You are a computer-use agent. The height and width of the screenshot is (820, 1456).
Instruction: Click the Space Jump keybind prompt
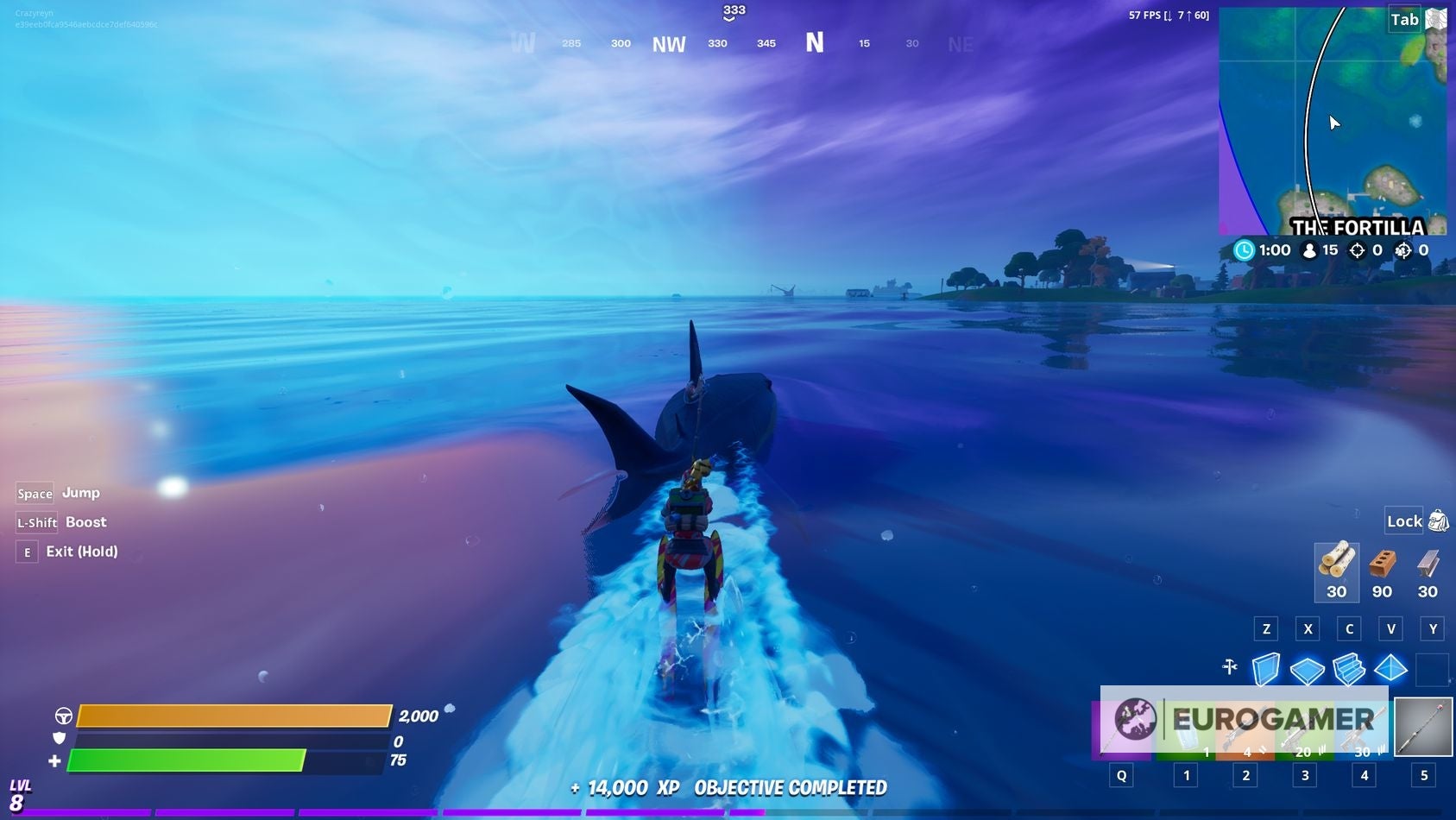34,493
